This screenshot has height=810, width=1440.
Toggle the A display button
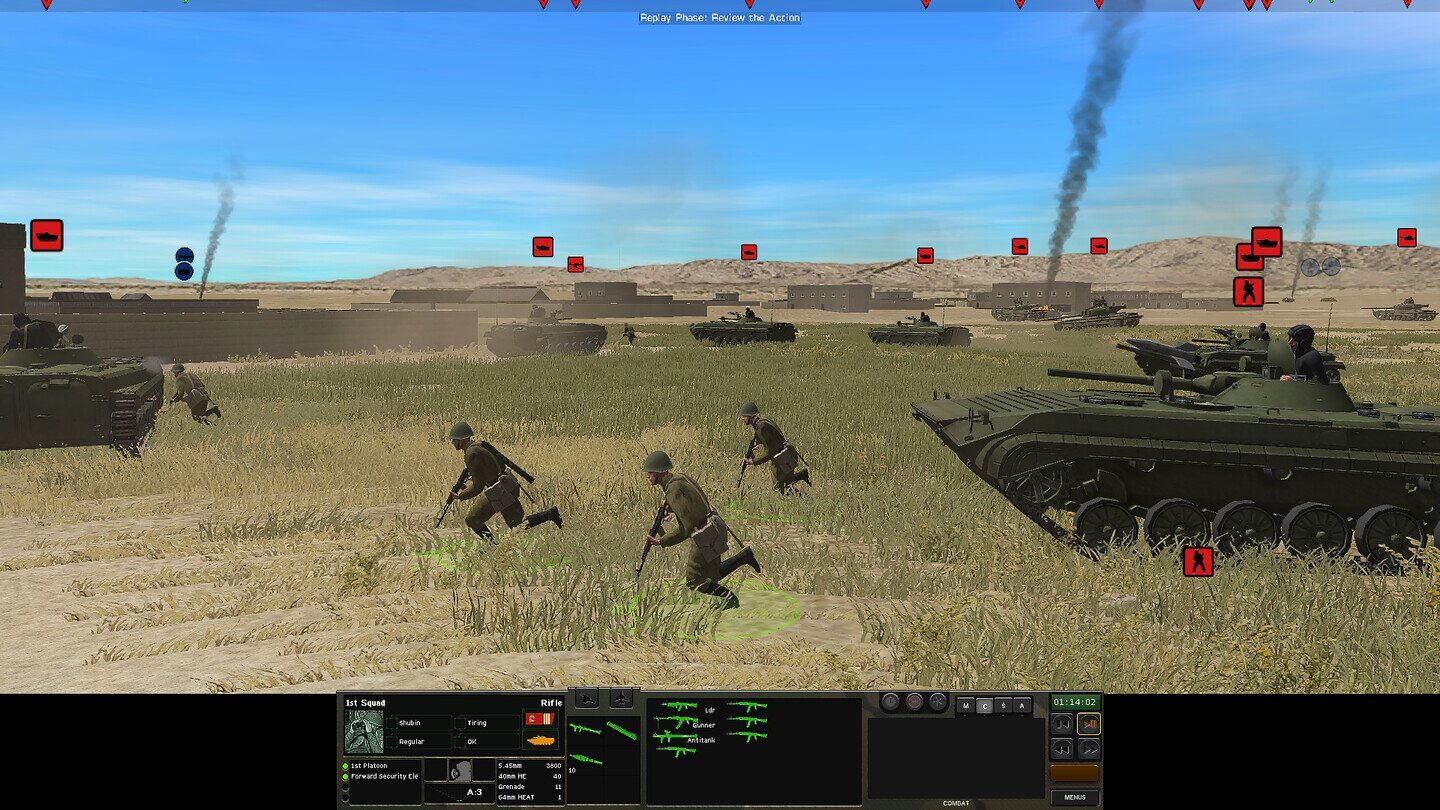point(1021,705)
